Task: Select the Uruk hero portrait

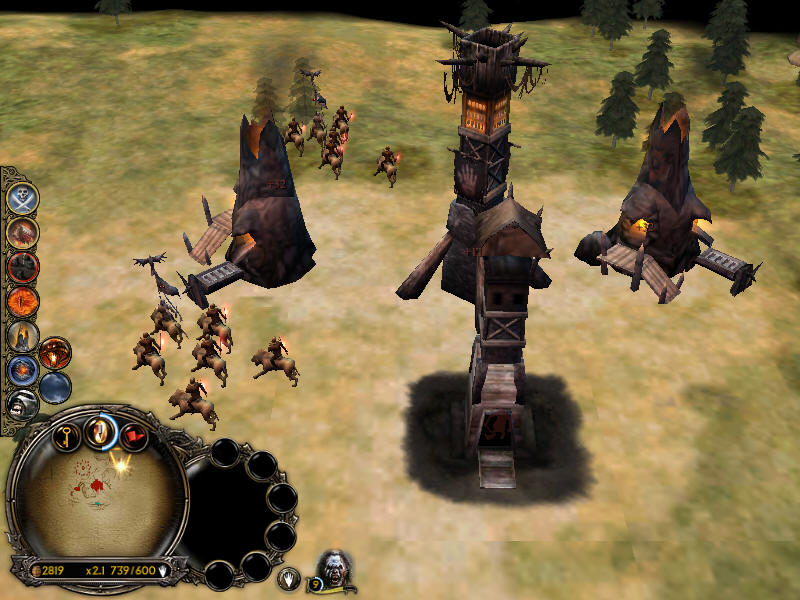Action: 337,569
